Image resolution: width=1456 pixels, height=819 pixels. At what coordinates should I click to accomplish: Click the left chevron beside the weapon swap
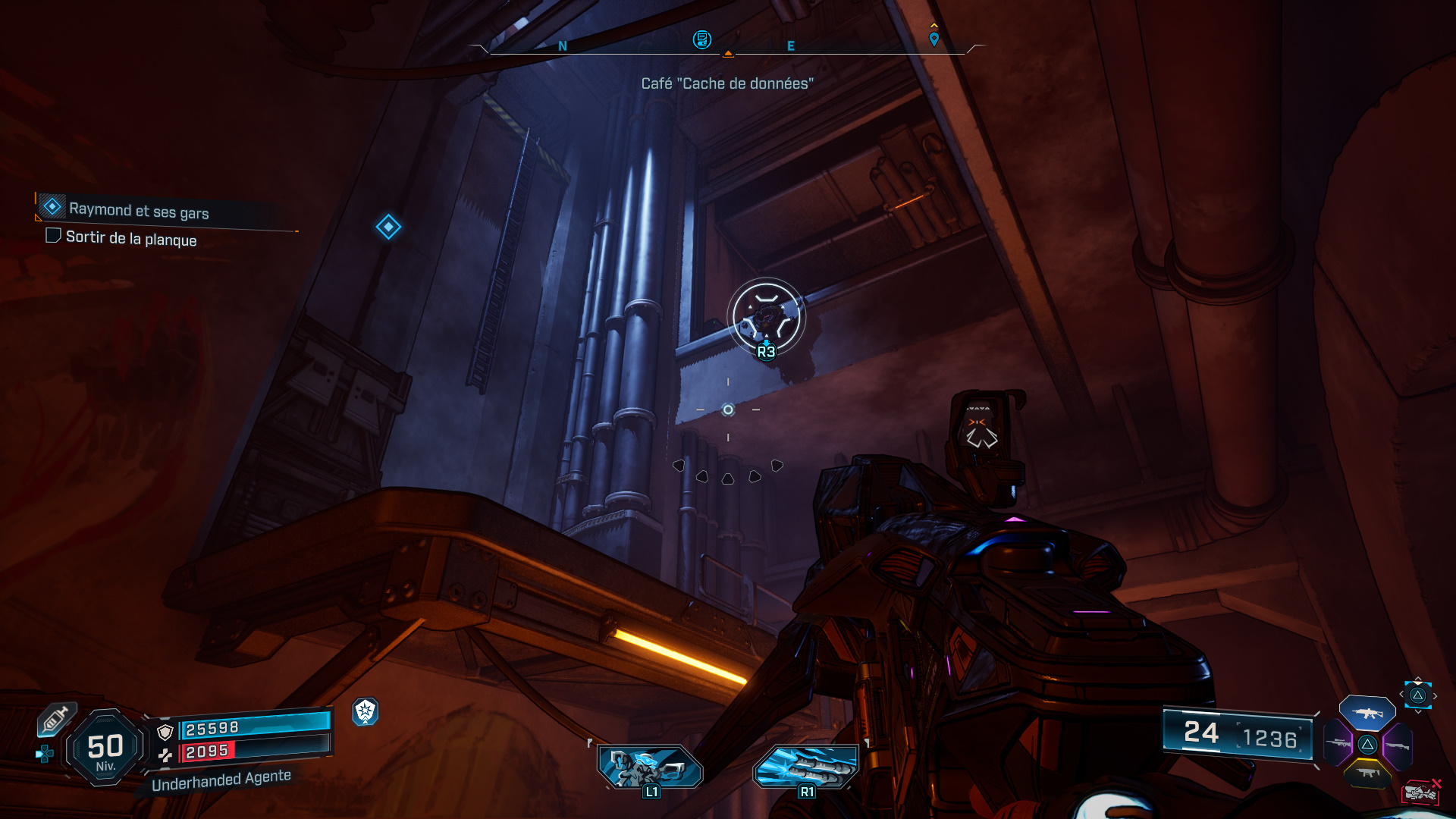(x=1401, y=694)
